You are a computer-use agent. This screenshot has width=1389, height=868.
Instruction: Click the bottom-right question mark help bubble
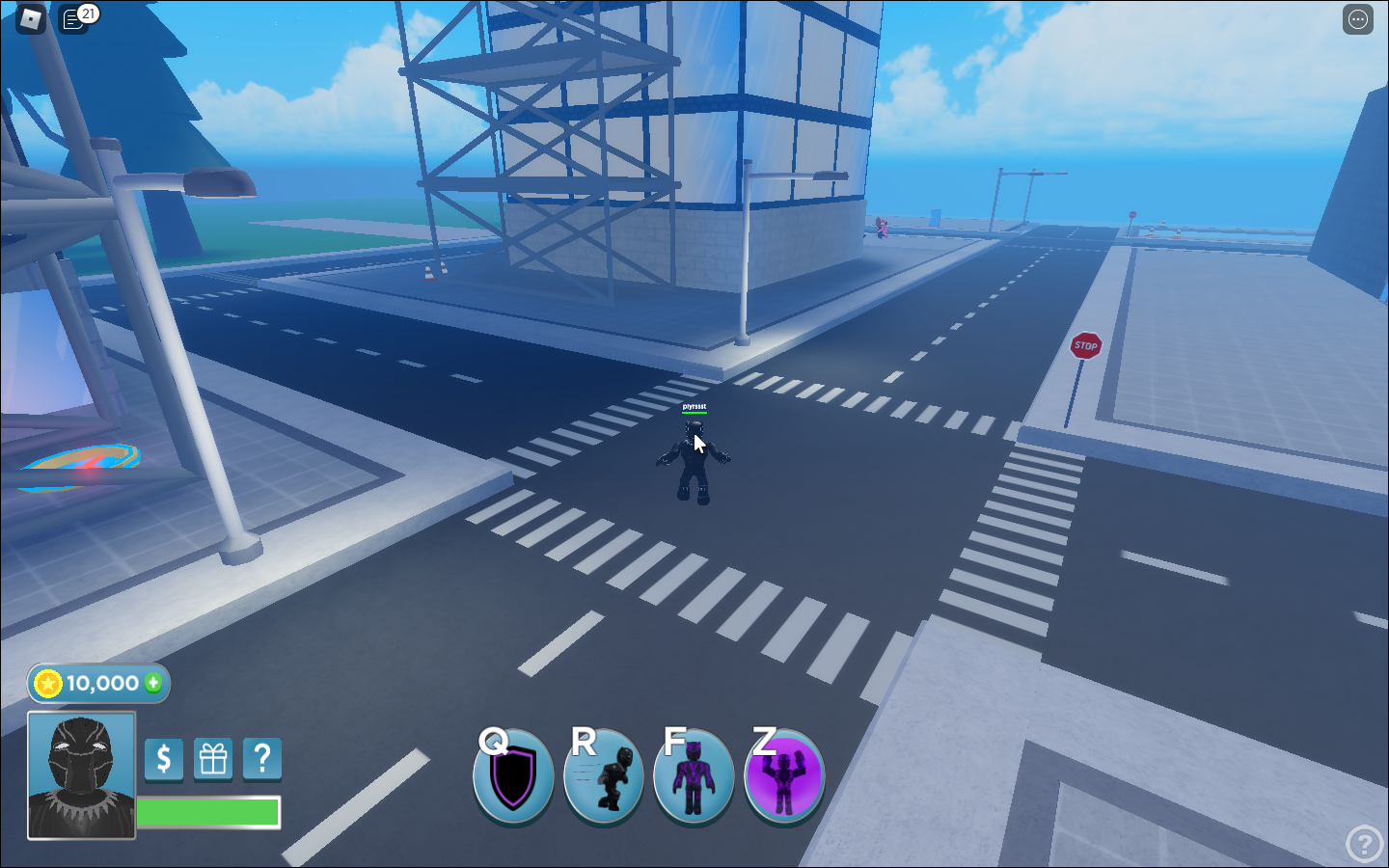1363,841
